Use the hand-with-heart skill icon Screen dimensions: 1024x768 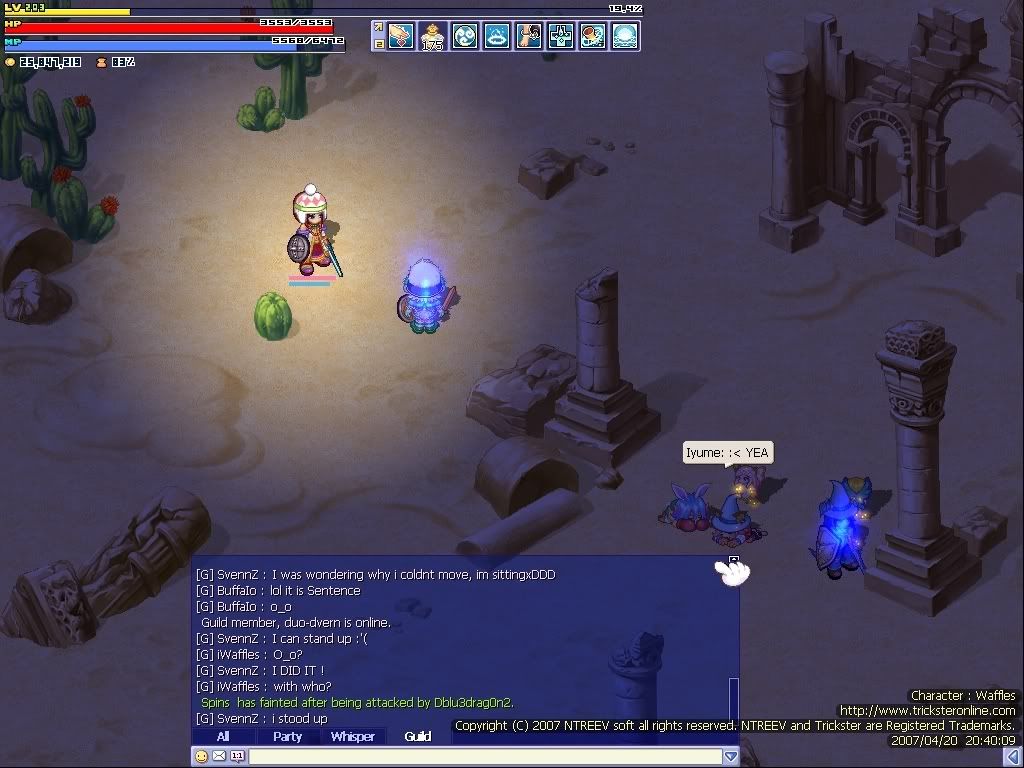pos(401,36)
